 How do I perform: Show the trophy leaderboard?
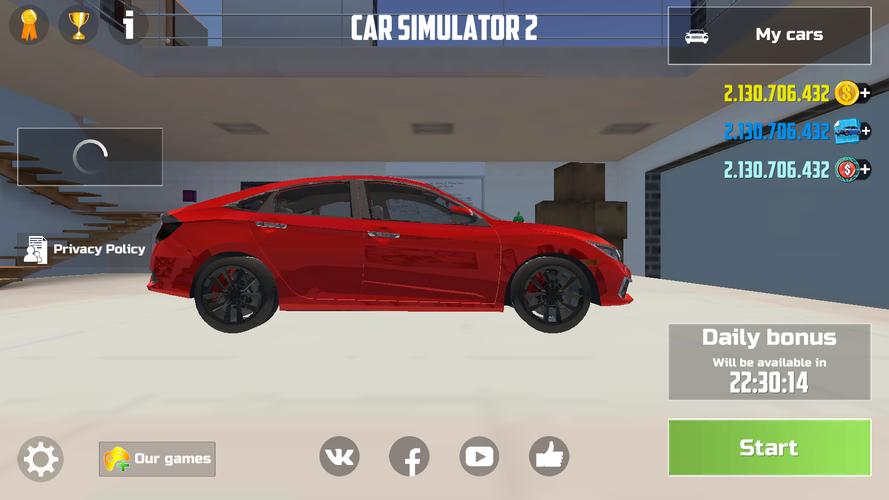point(78,24)
